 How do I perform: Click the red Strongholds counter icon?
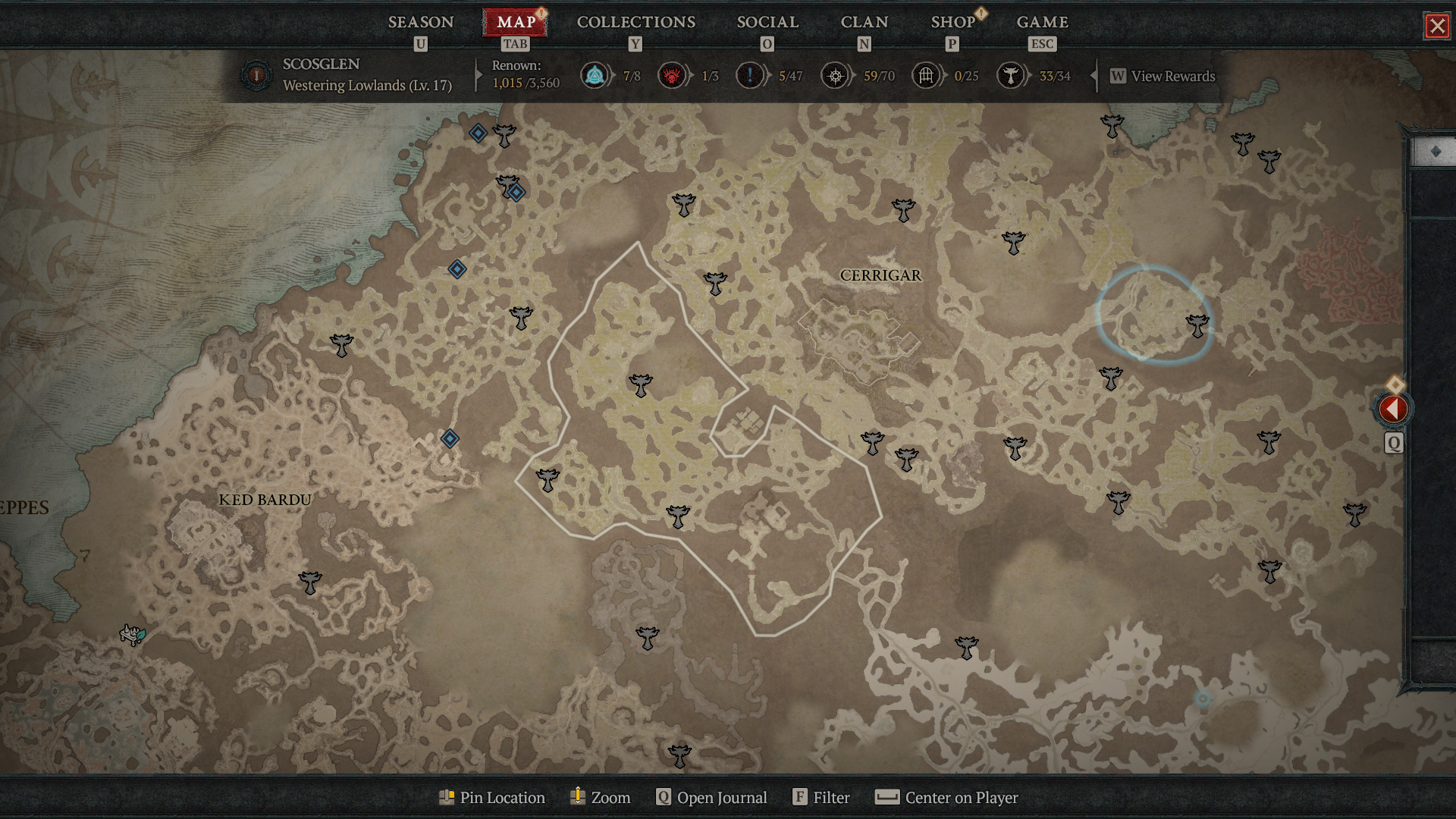pos(672,75)
